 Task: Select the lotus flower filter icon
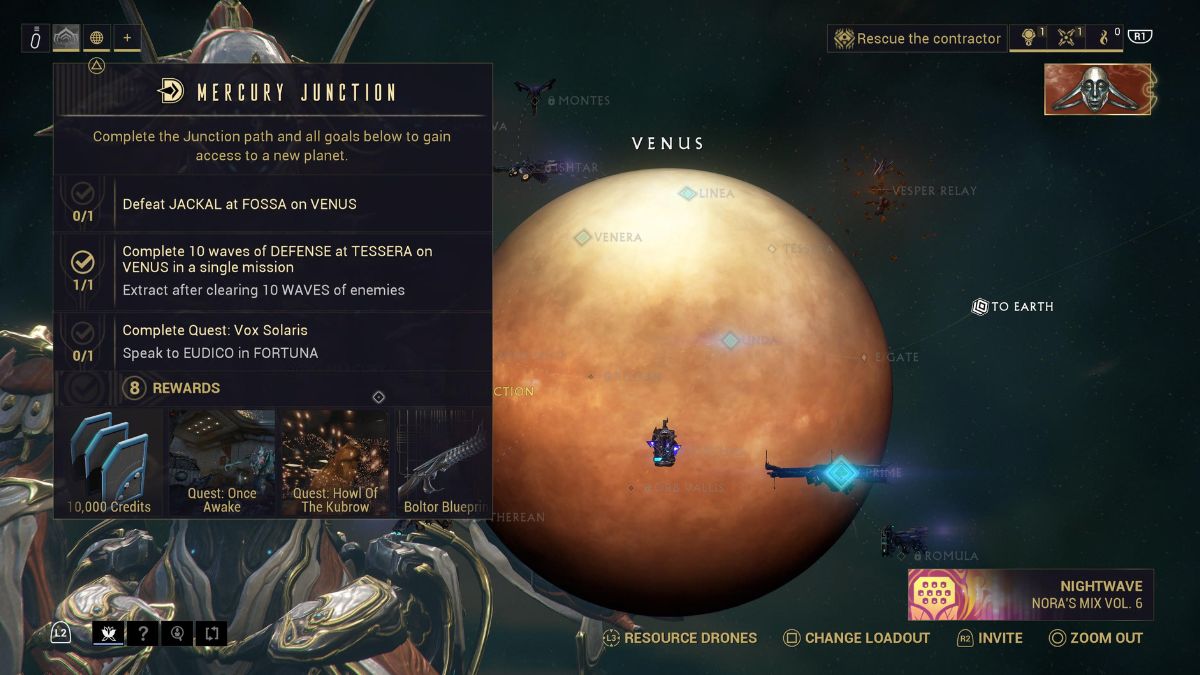pos(108,633)
